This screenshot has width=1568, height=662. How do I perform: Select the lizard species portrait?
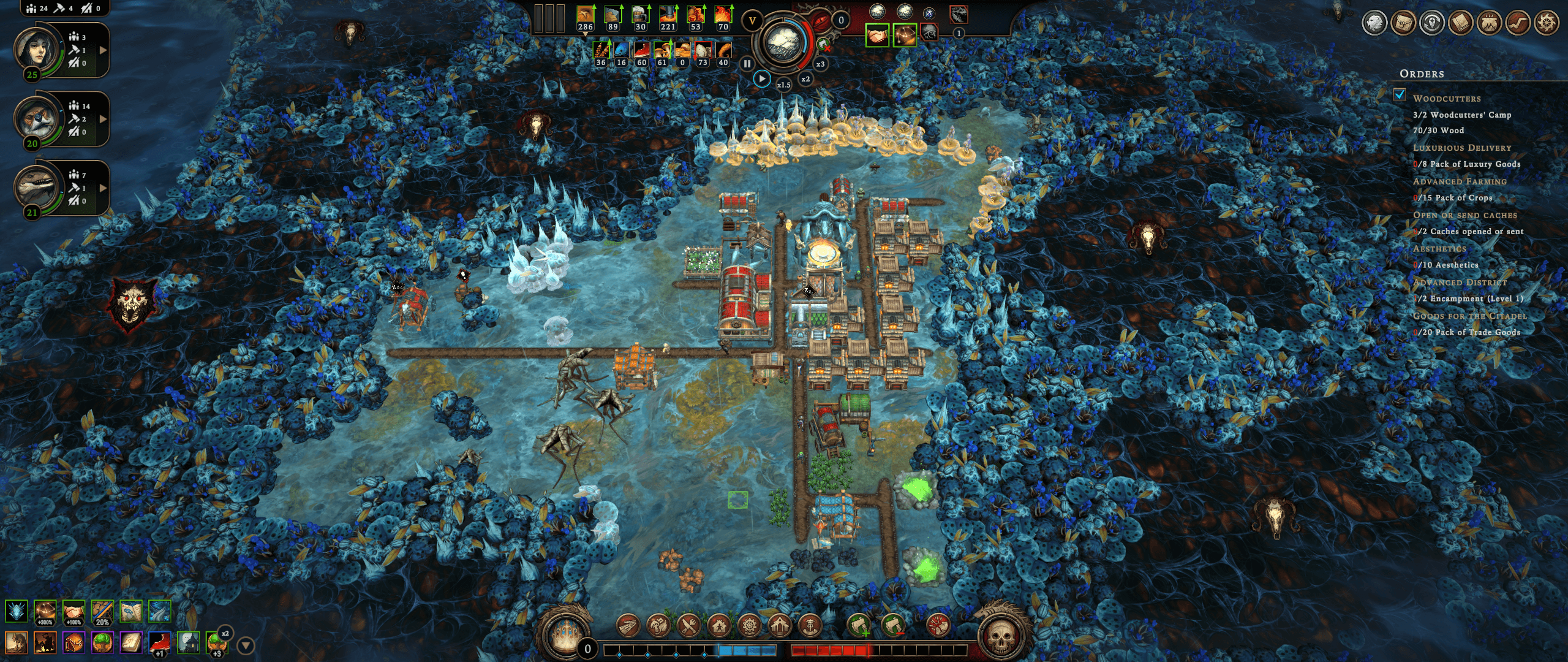[37, 187]
